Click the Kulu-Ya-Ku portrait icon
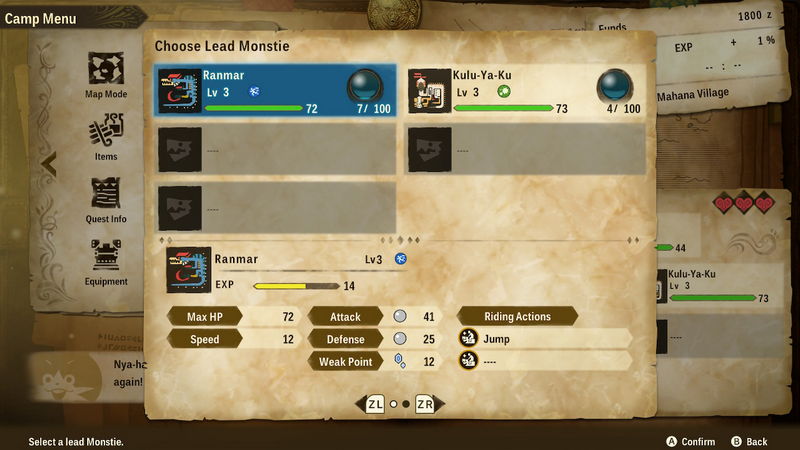This screenshot has height=450, width=800. coord(430,91)
